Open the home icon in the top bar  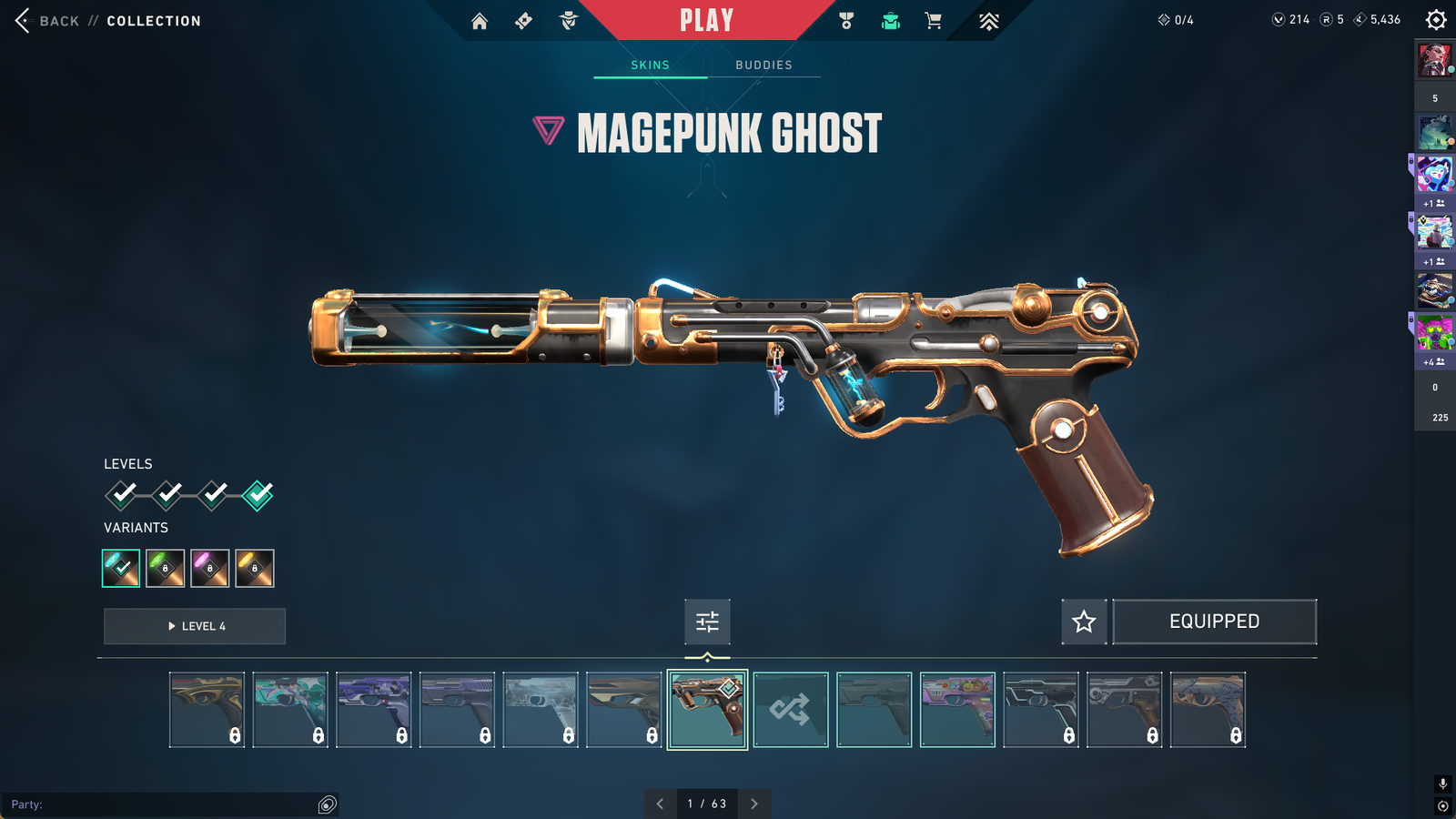[480, 21]
